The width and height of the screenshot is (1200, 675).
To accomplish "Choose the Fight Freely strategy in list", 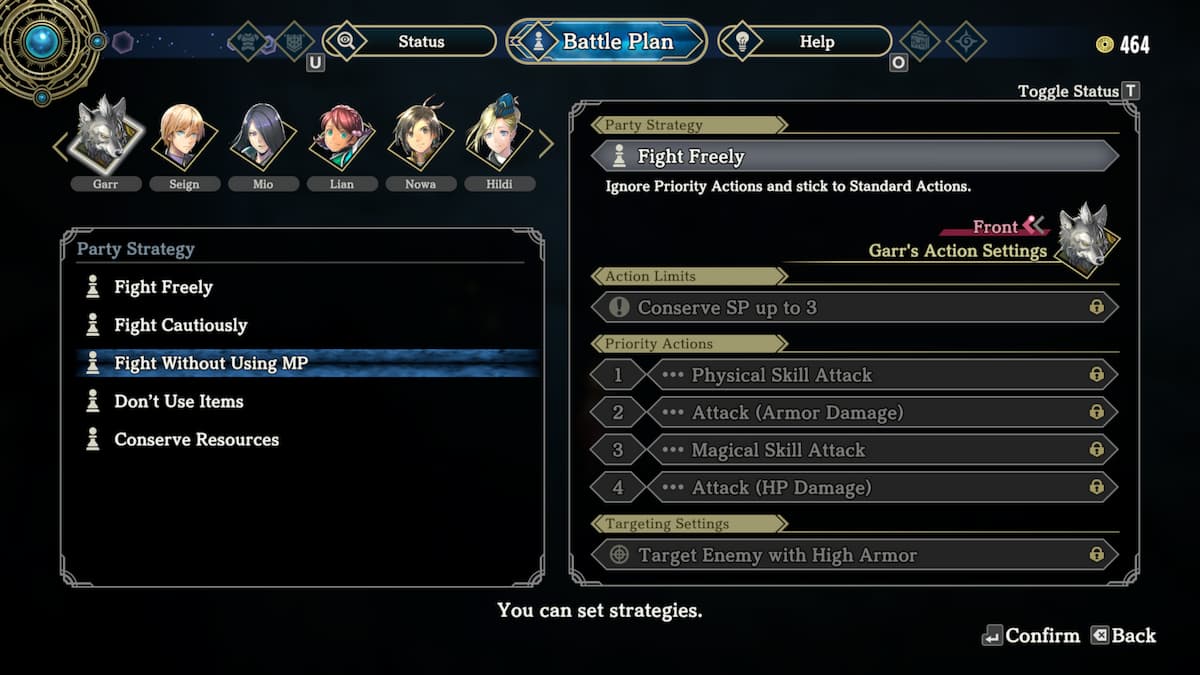I will [163, 288].
